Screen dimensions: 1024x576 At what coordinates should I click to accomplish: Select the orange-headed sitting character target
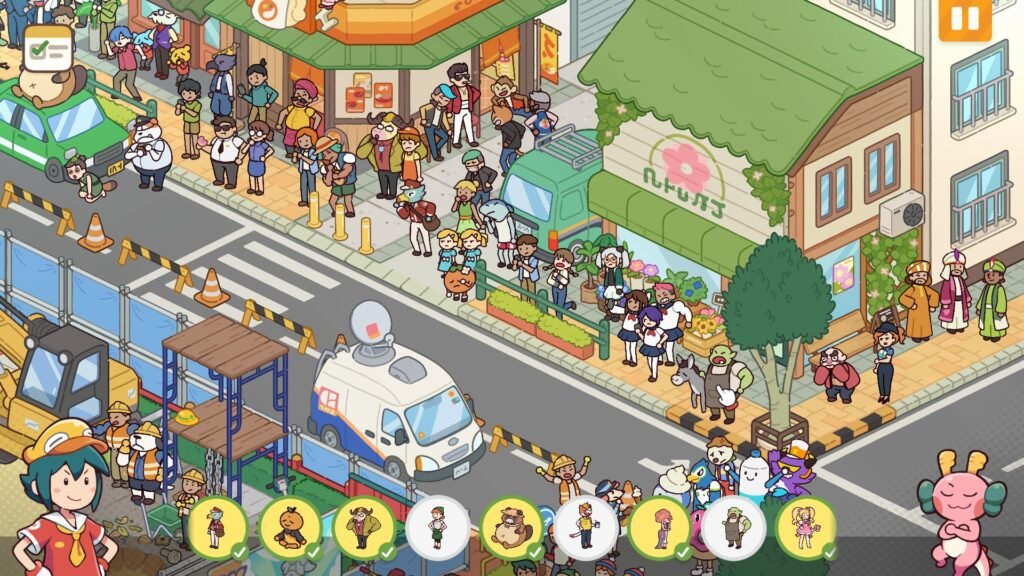click(290, 527)
